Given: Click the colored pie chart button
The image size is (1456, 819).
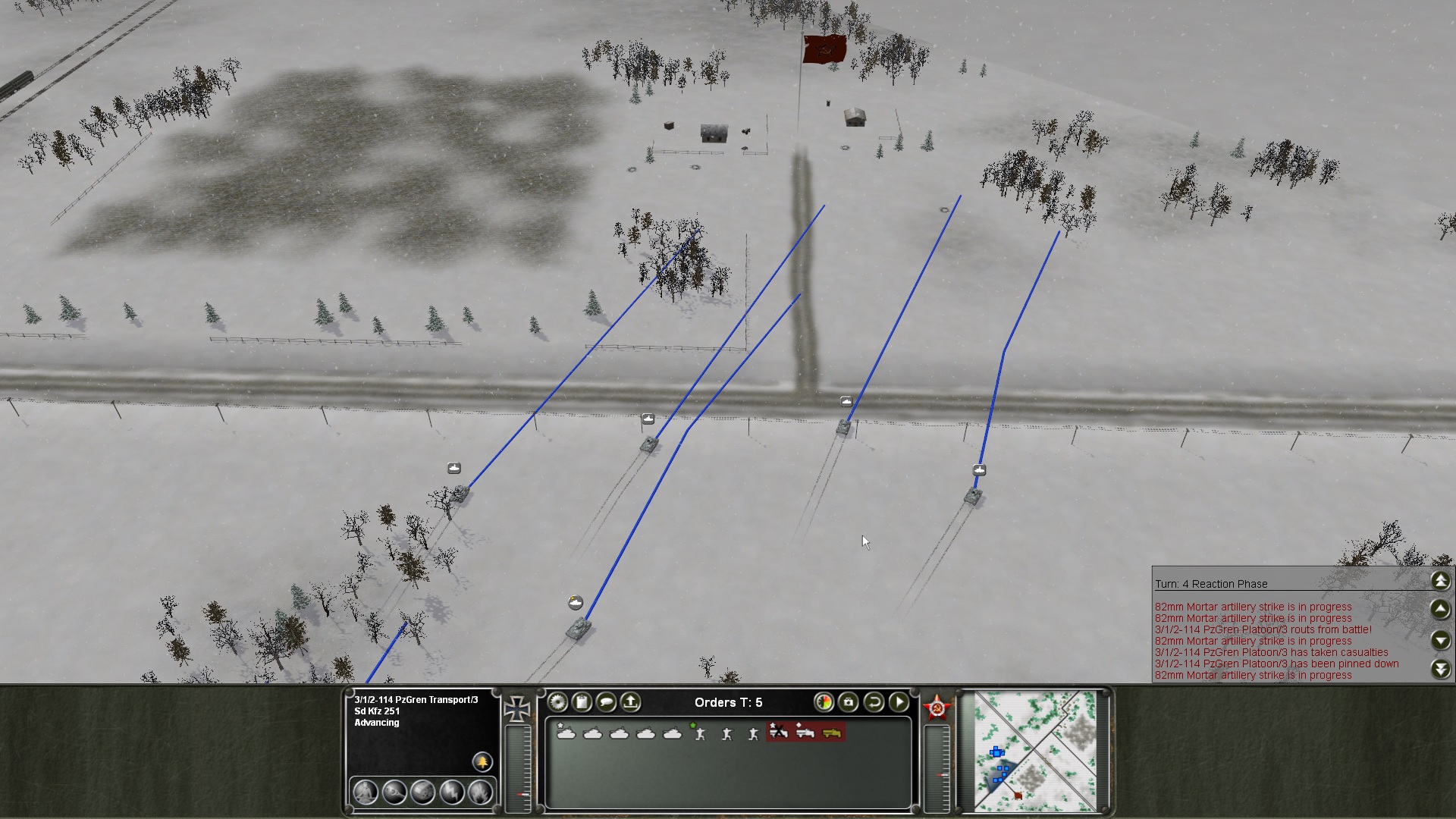Looking at the screenshot, I should coord(824,702).
